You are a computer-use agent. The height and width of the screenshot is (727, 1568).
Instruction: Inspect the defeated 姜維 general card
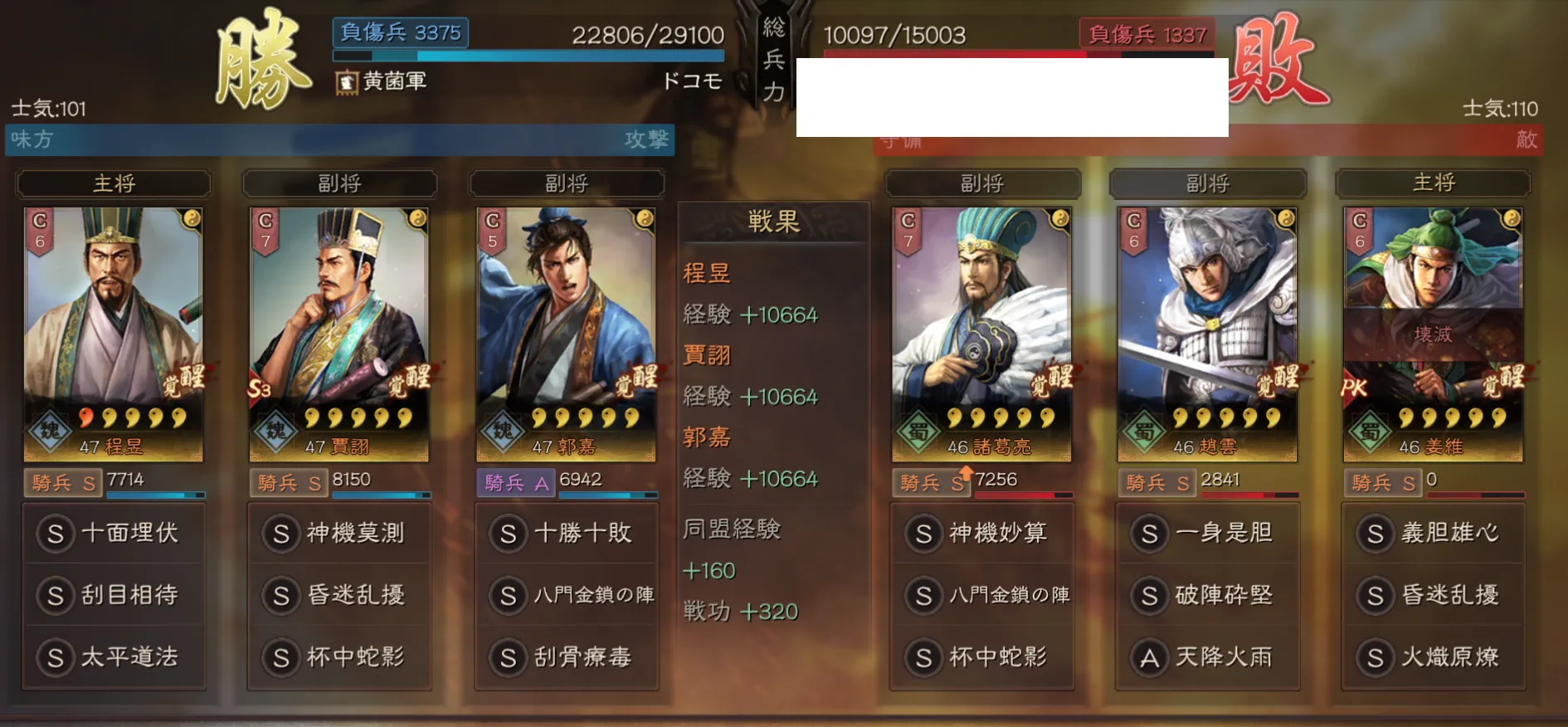pos(1433,334)
